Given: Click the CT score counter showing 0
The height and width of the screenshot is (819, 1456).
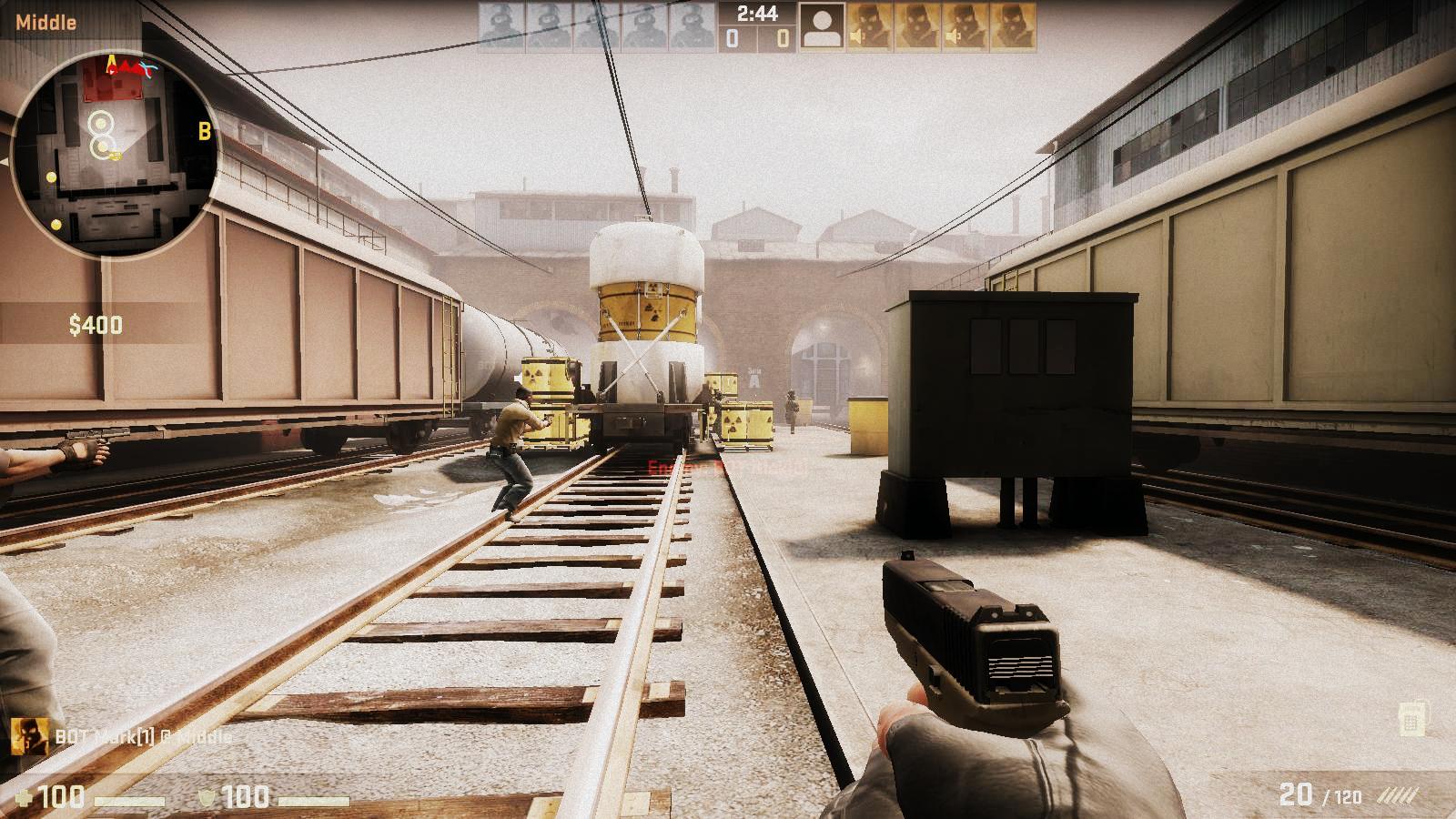Looking at the screenshot, I should [731, 36].
